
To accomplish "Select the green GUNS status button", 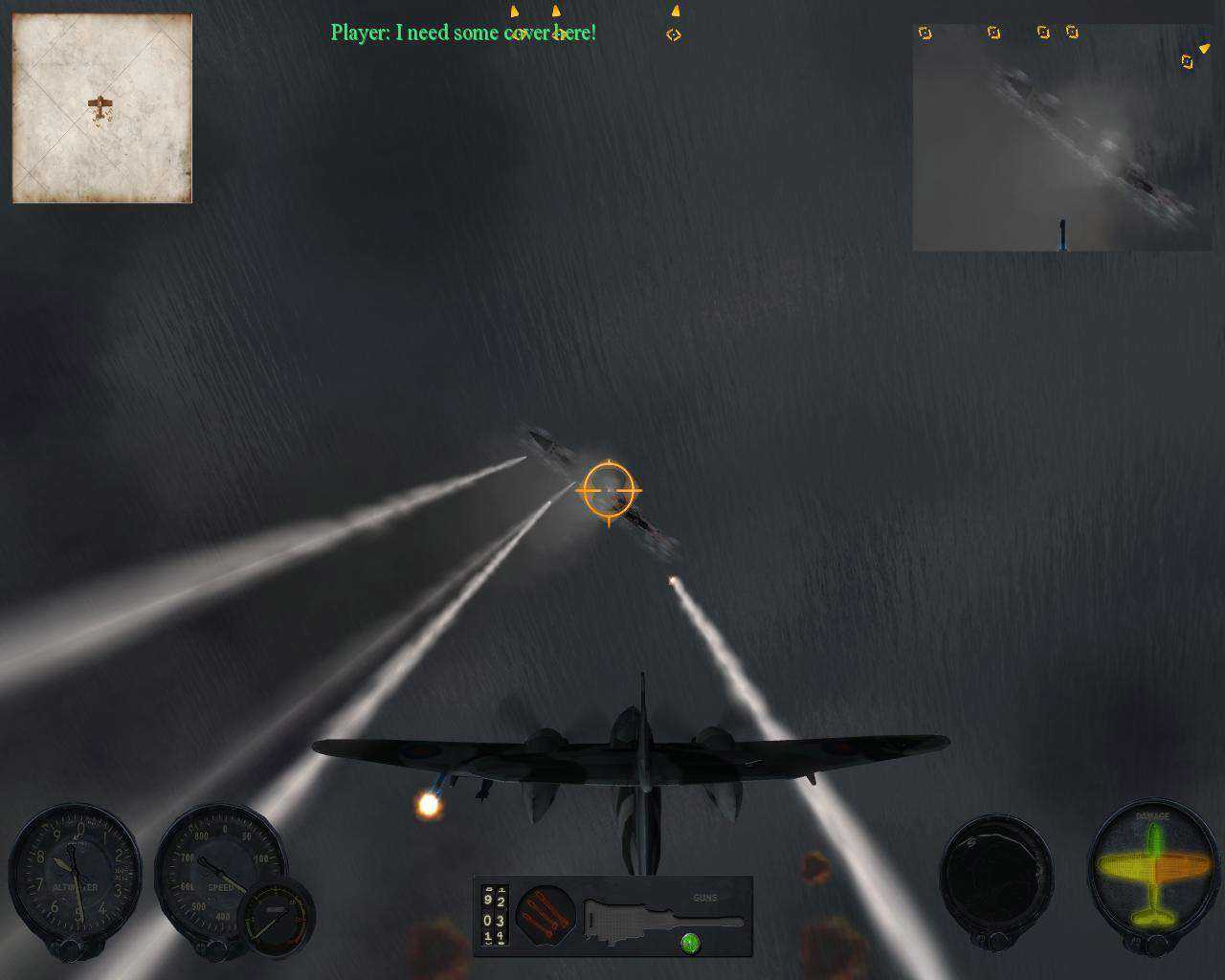I will coord(691,946).
